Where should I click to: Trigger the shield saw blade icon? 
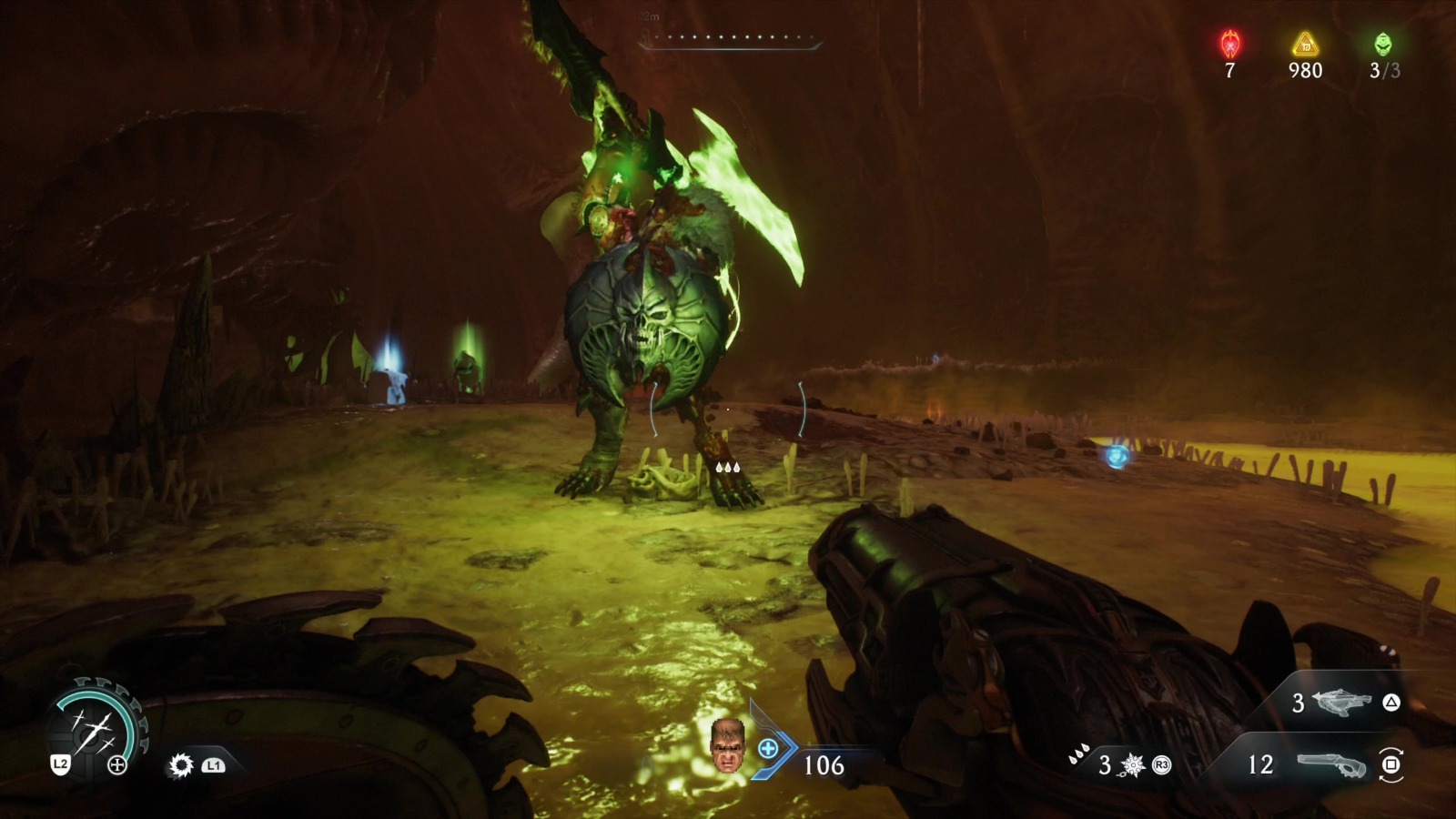(181, 765)
